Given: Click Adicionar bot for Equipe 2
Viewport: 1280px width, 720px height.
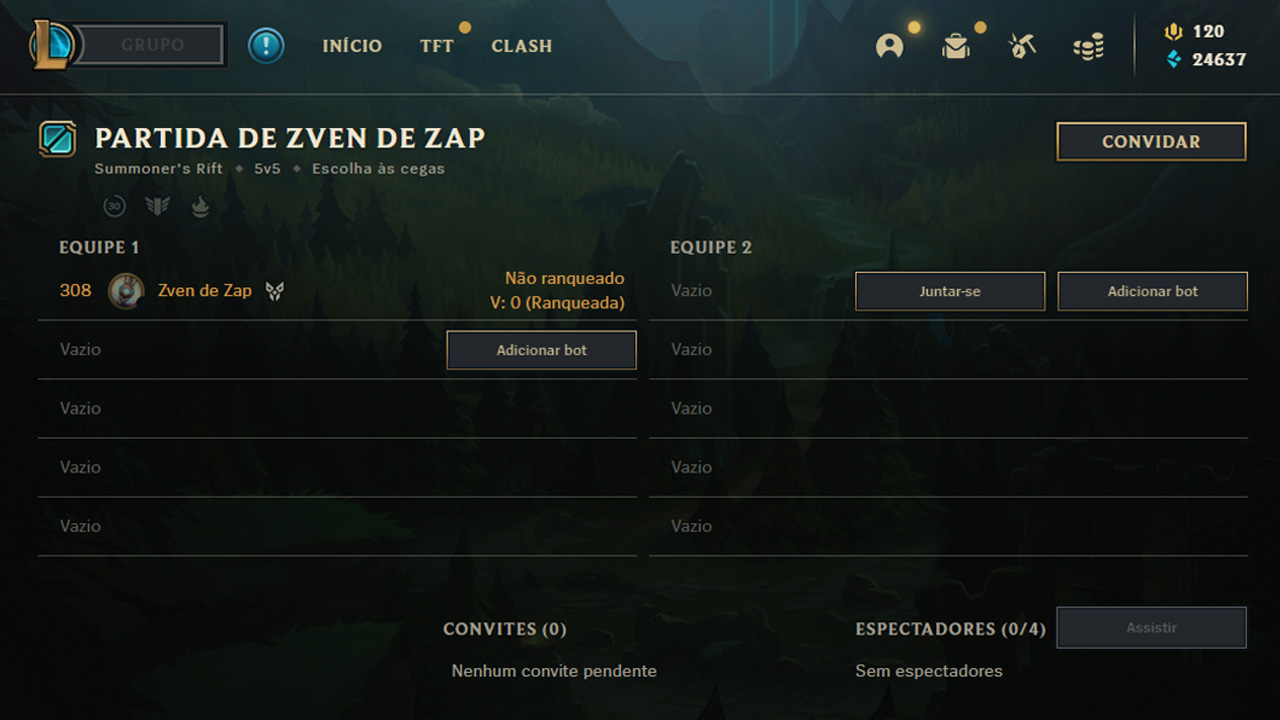Looking at the screenshot, I should (x=1152, y=291).
